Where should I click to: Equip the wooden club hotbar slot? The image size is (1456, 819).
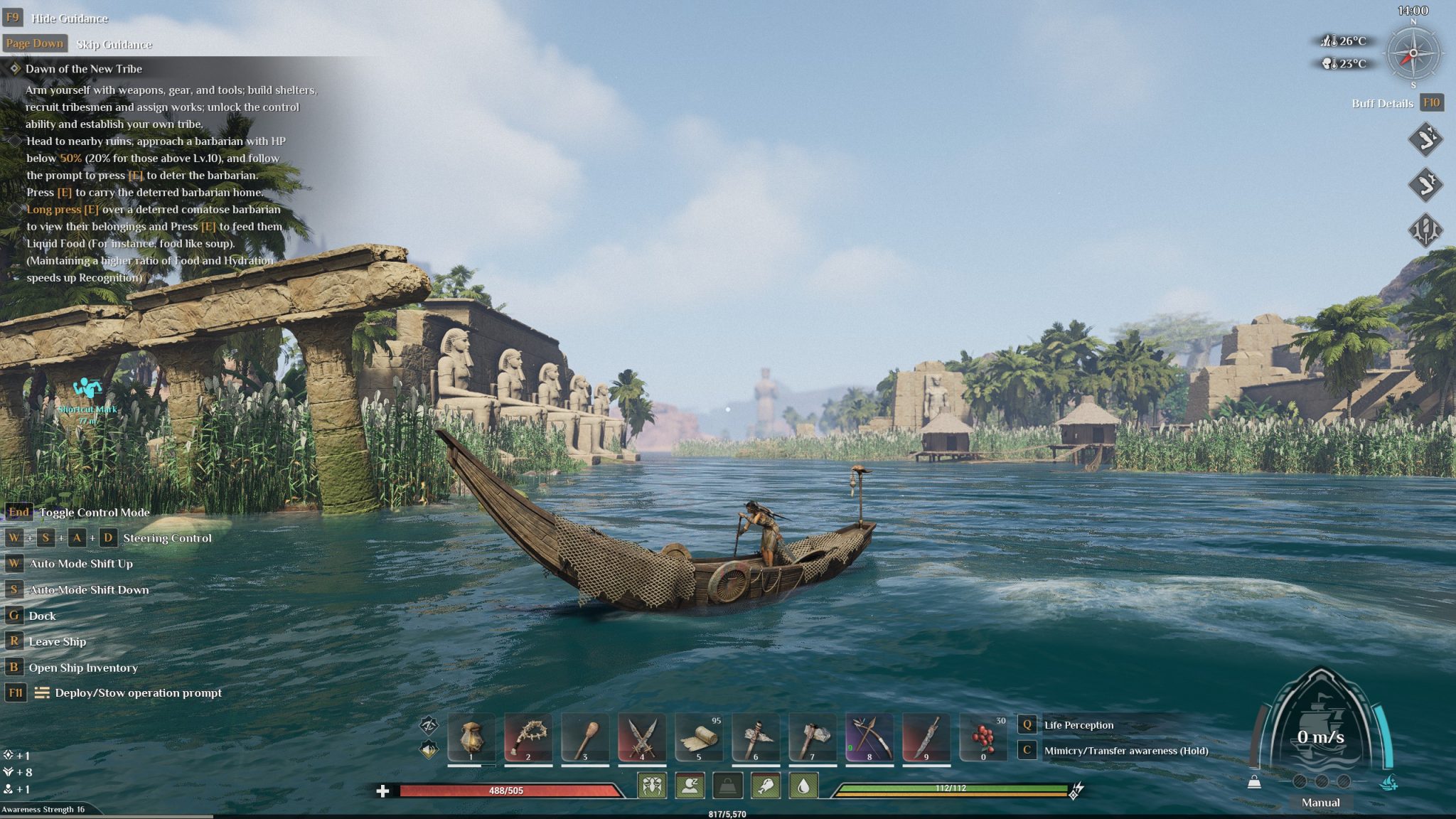pyautogui.click(x=585, y=737)
